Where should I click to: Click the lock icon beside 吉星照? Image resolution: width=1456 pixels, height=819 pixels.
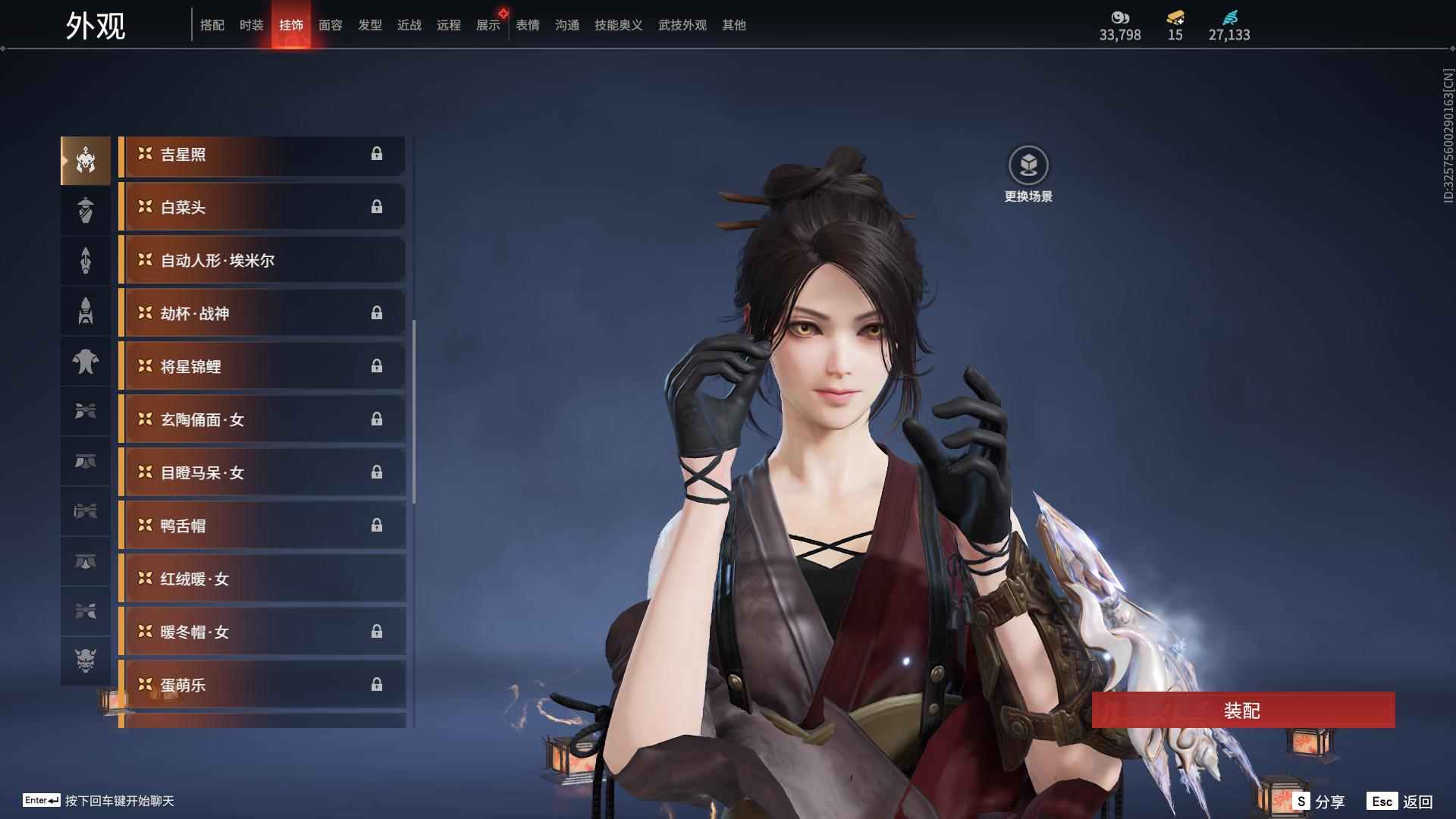pyautogui.click(x=378, y=155)
